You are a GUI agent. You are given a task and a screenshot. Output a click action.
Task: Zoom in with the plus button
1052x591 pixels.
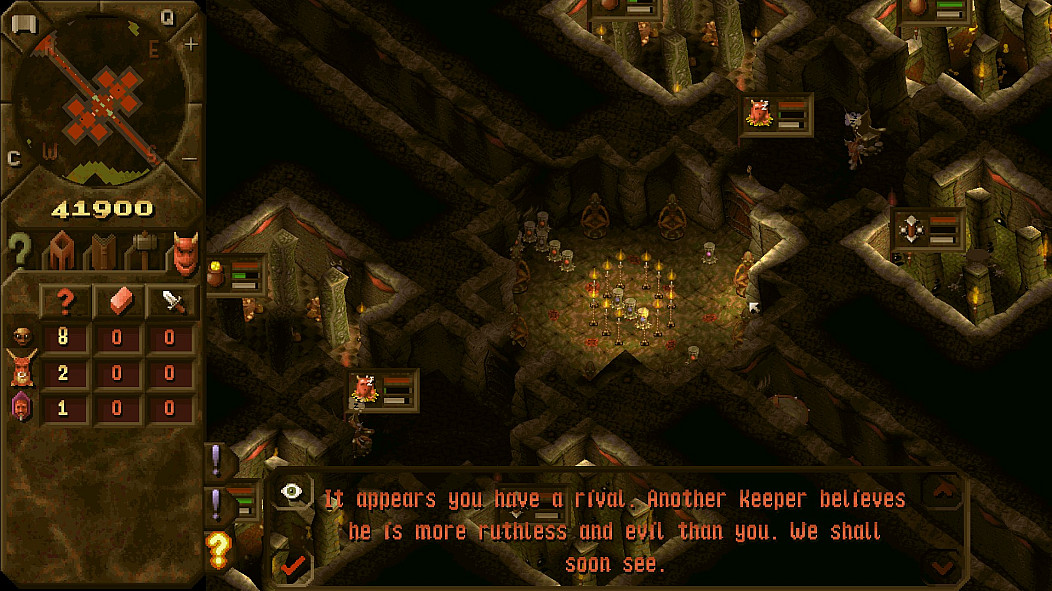(191, 45)
